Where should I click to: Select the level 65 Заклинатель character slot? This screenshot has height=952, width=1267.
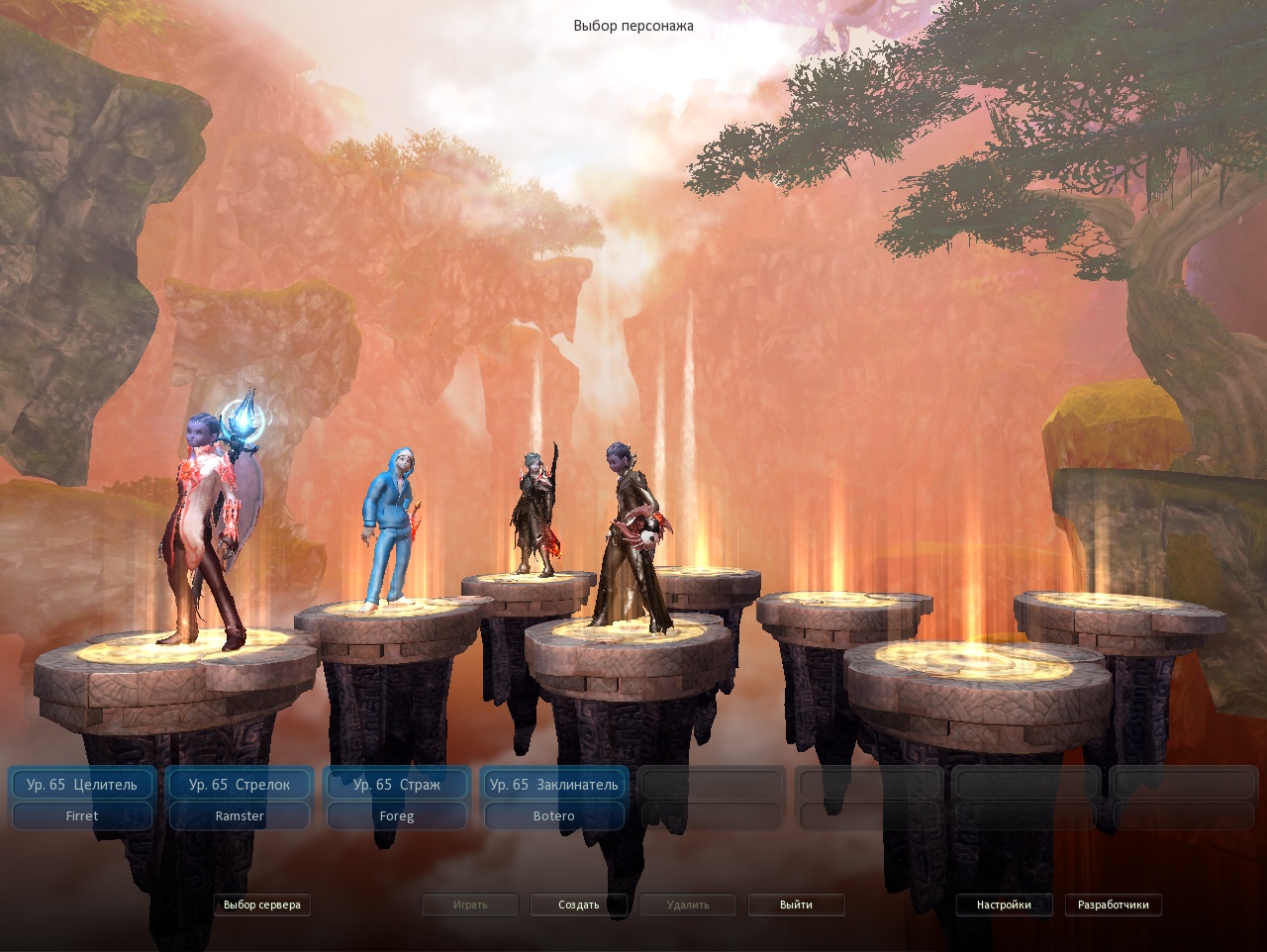(x=554, y=785)
